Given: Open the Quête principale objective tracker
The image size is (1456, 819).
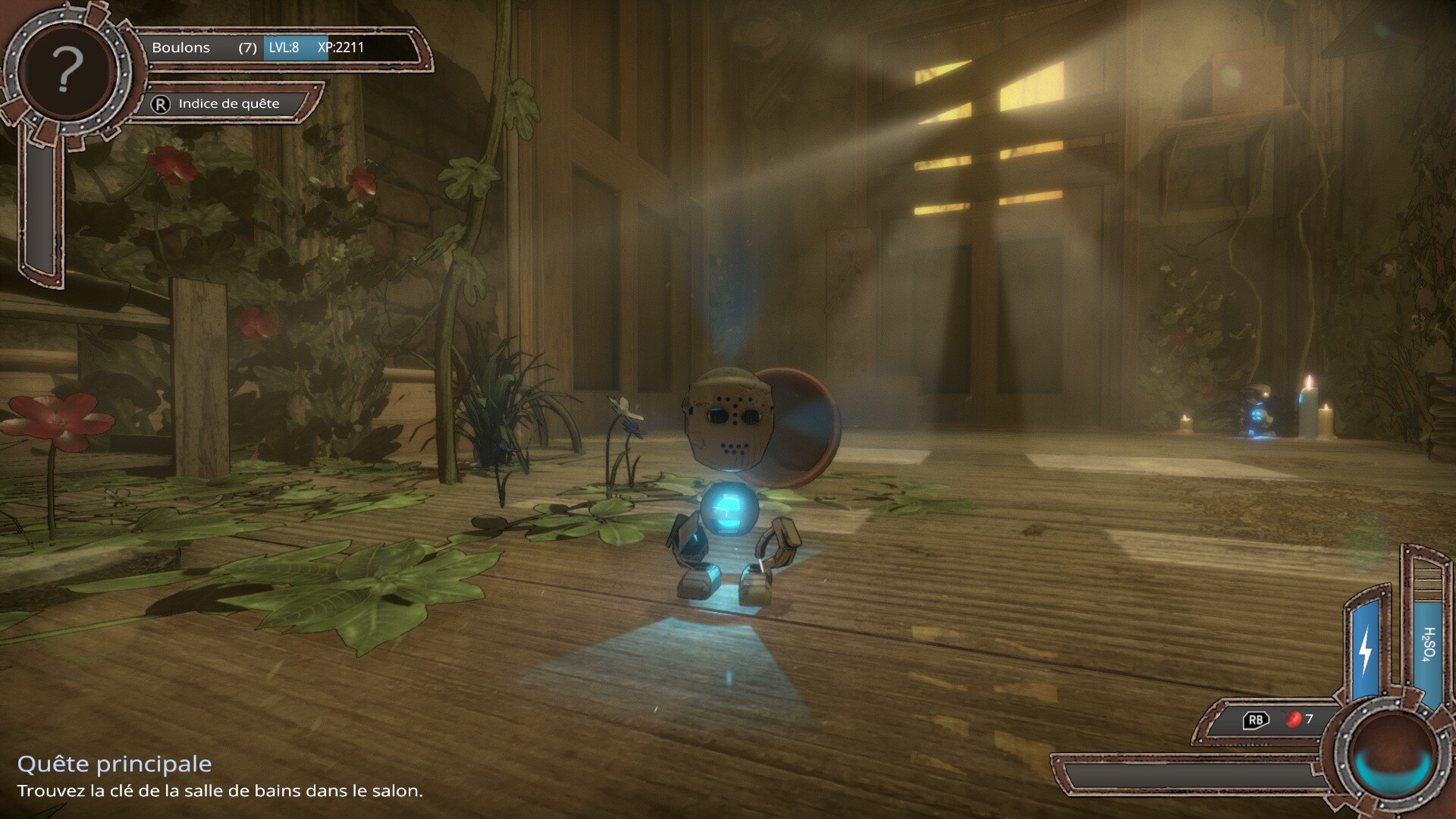Looking at the screenshot, I should (x=115, y=764).
